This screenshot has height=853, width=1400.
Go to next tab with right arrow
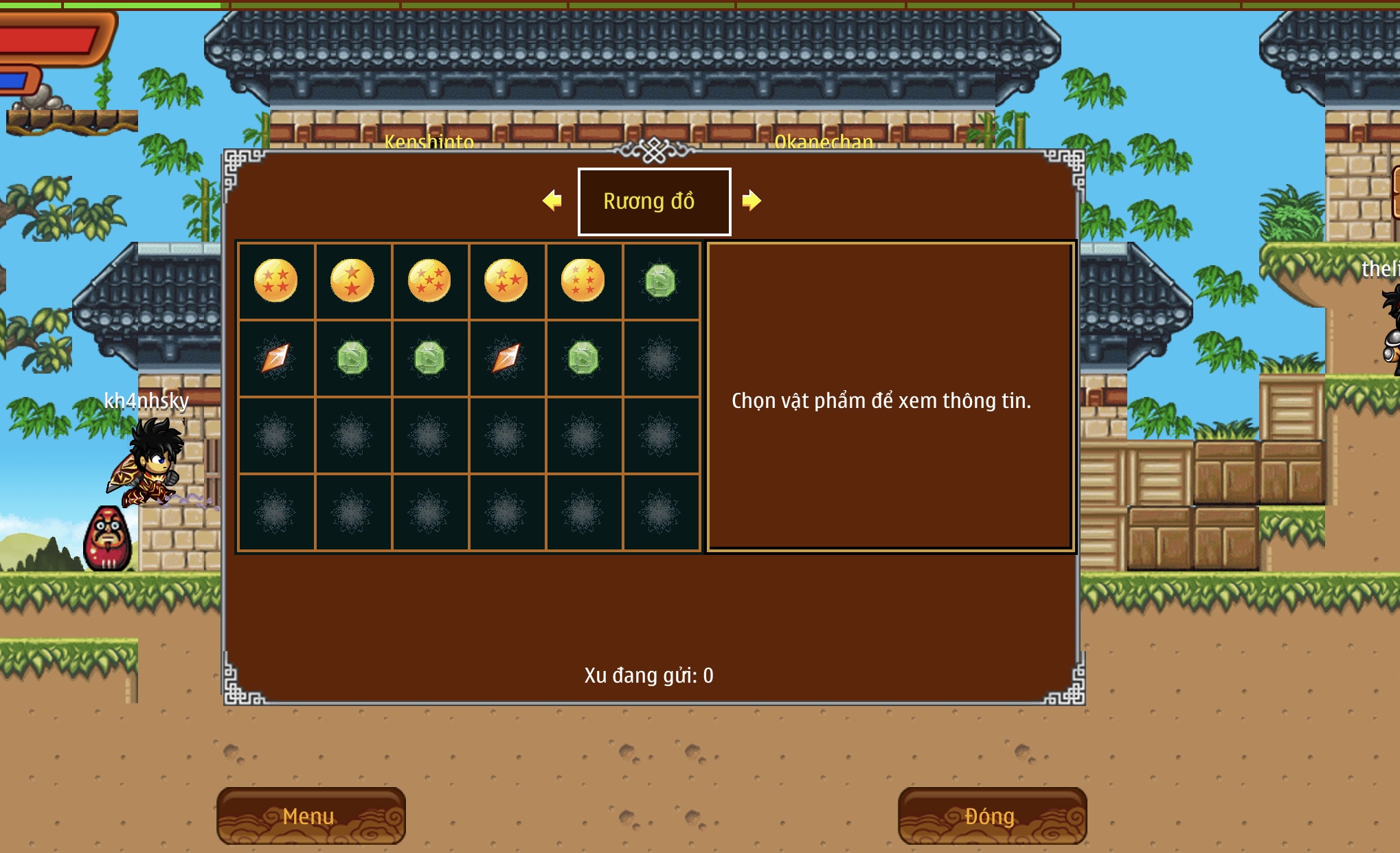752,201
